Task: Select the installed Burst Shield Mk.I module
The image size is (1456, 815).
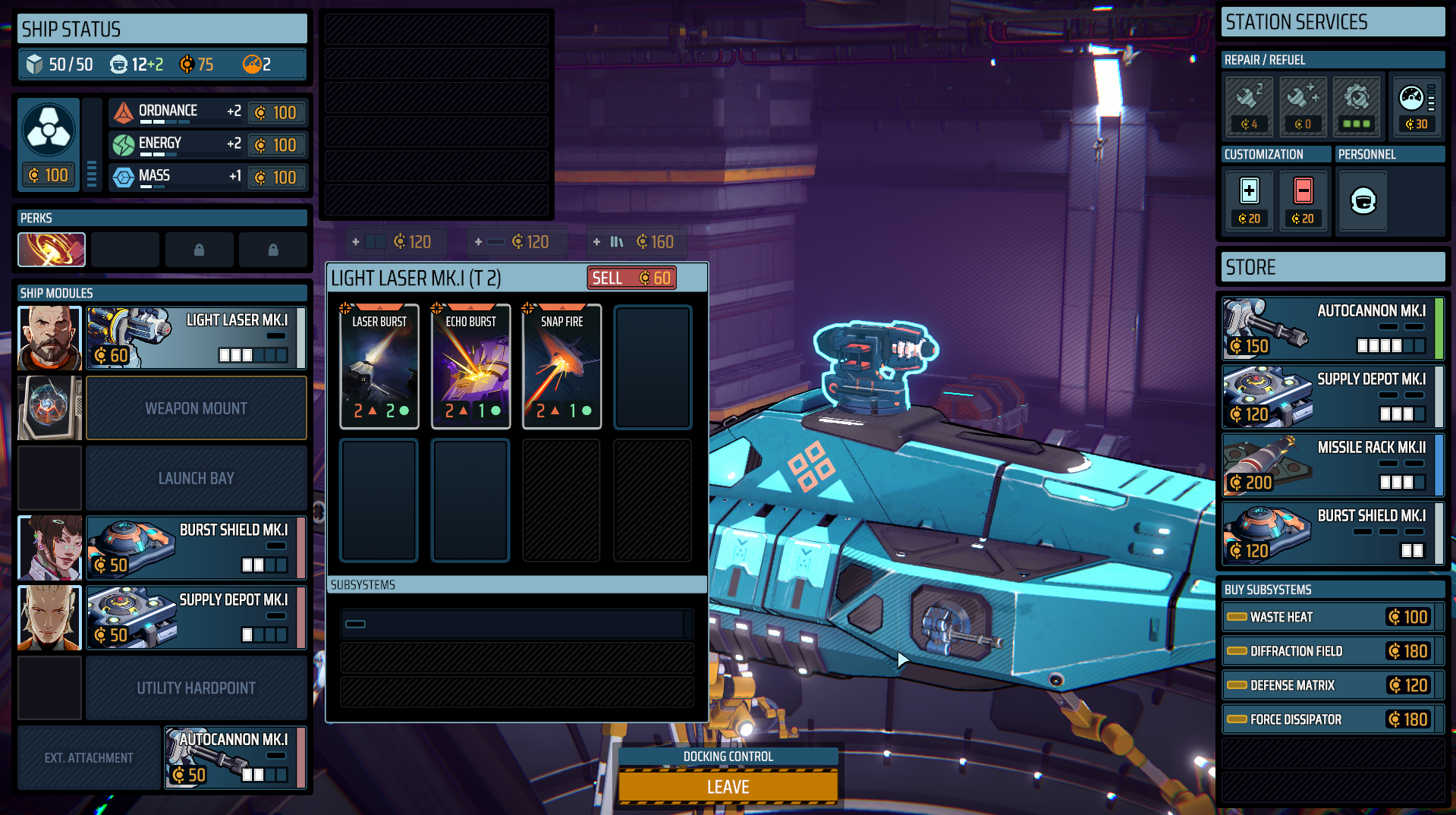Action: tap(196, 547)
